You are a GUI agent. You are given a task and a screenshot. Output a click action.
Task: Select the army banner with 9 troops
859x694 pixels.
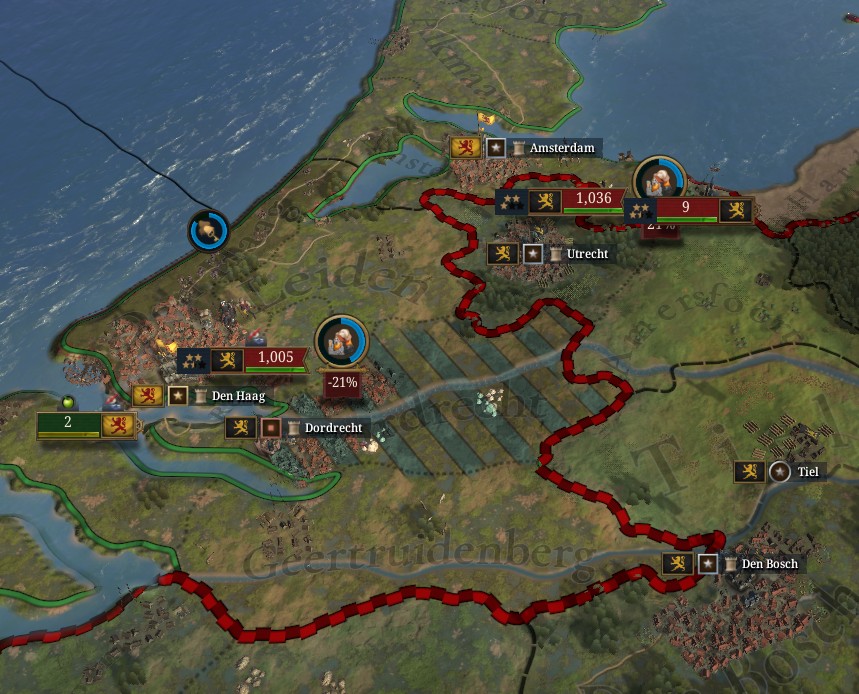(686, 209)
